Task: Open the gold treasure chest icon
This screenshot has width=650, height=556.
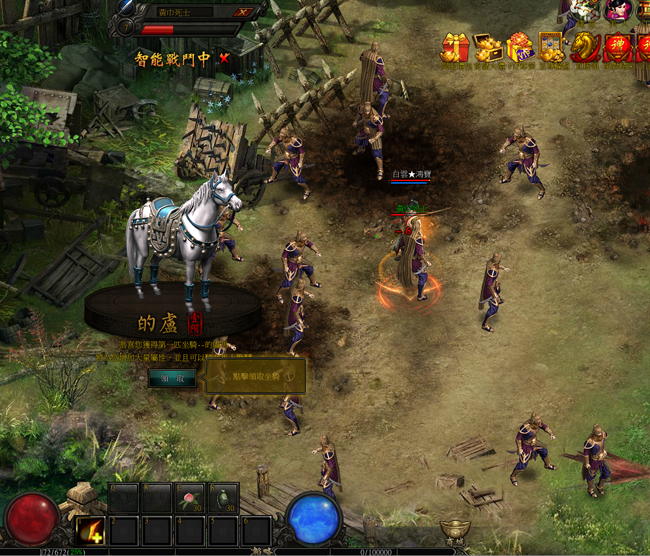Action: (488, 47)
